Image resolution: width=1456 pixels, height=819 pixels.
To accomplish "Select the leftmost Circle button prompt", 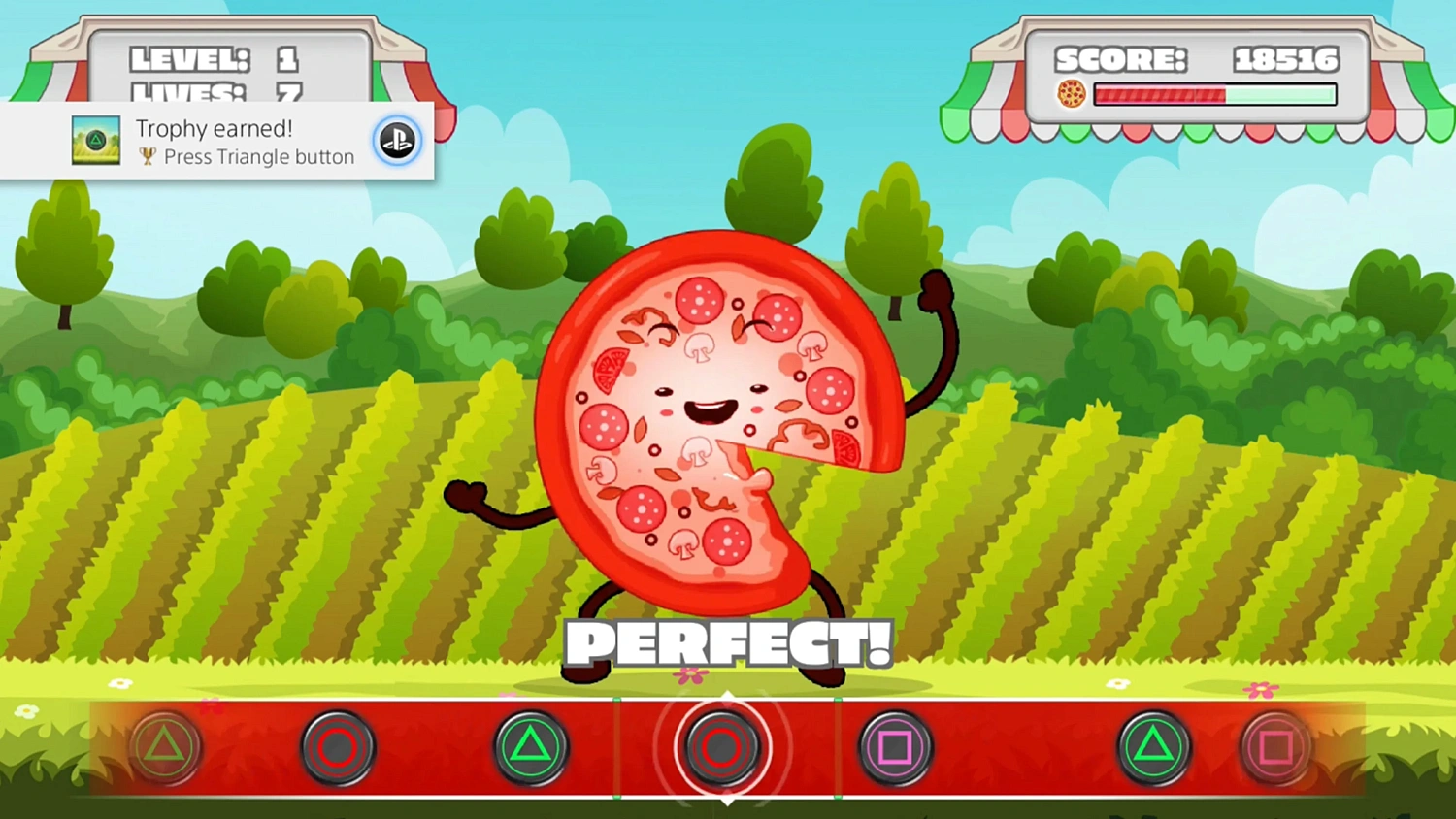I will point(337,745).
